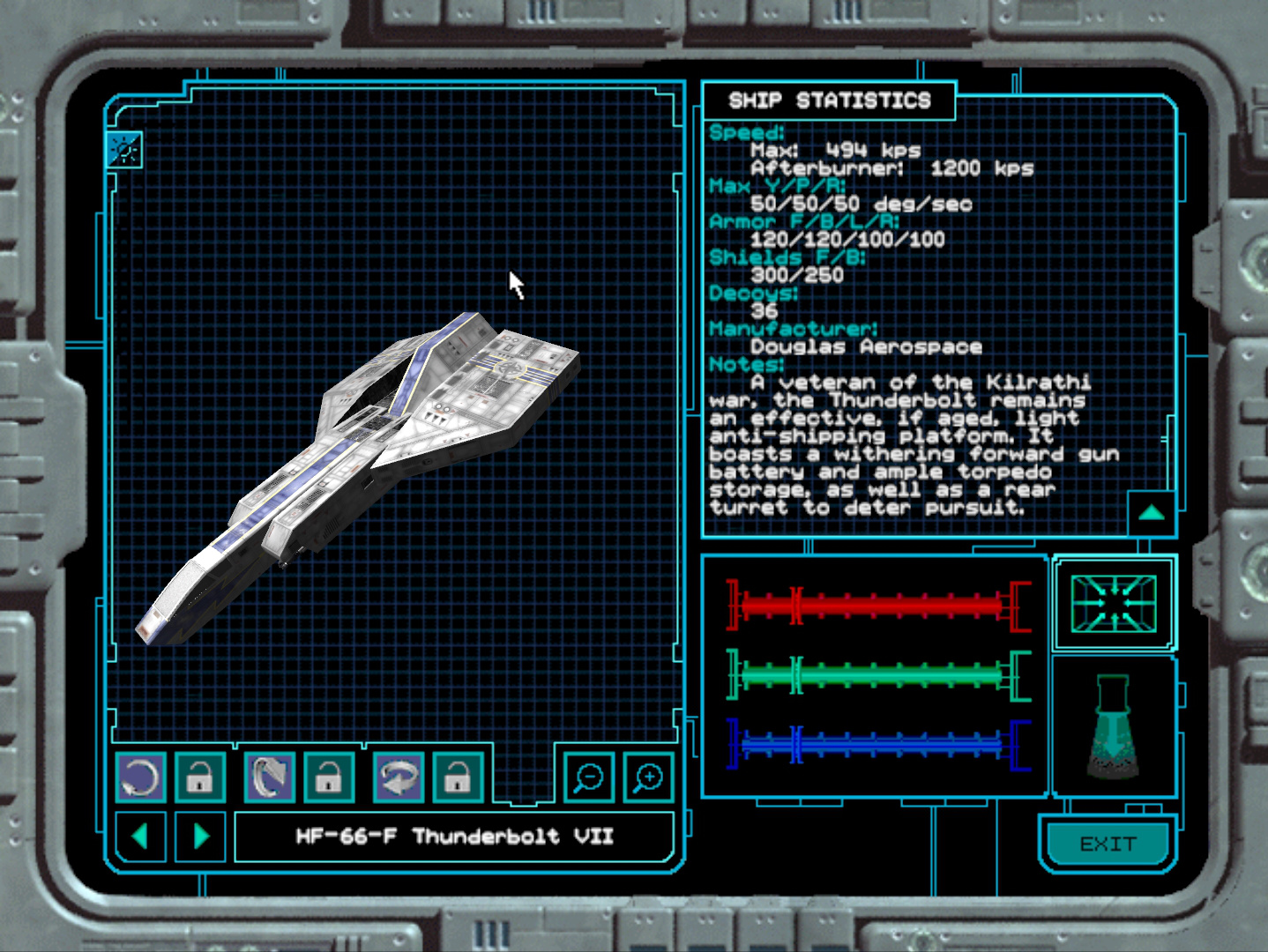Select the horizontal loop-arrow yaw rotation button
Image resolution: width=1268 pixels, height=952 pixels.
pyautogui.click(x=398, y=777)
